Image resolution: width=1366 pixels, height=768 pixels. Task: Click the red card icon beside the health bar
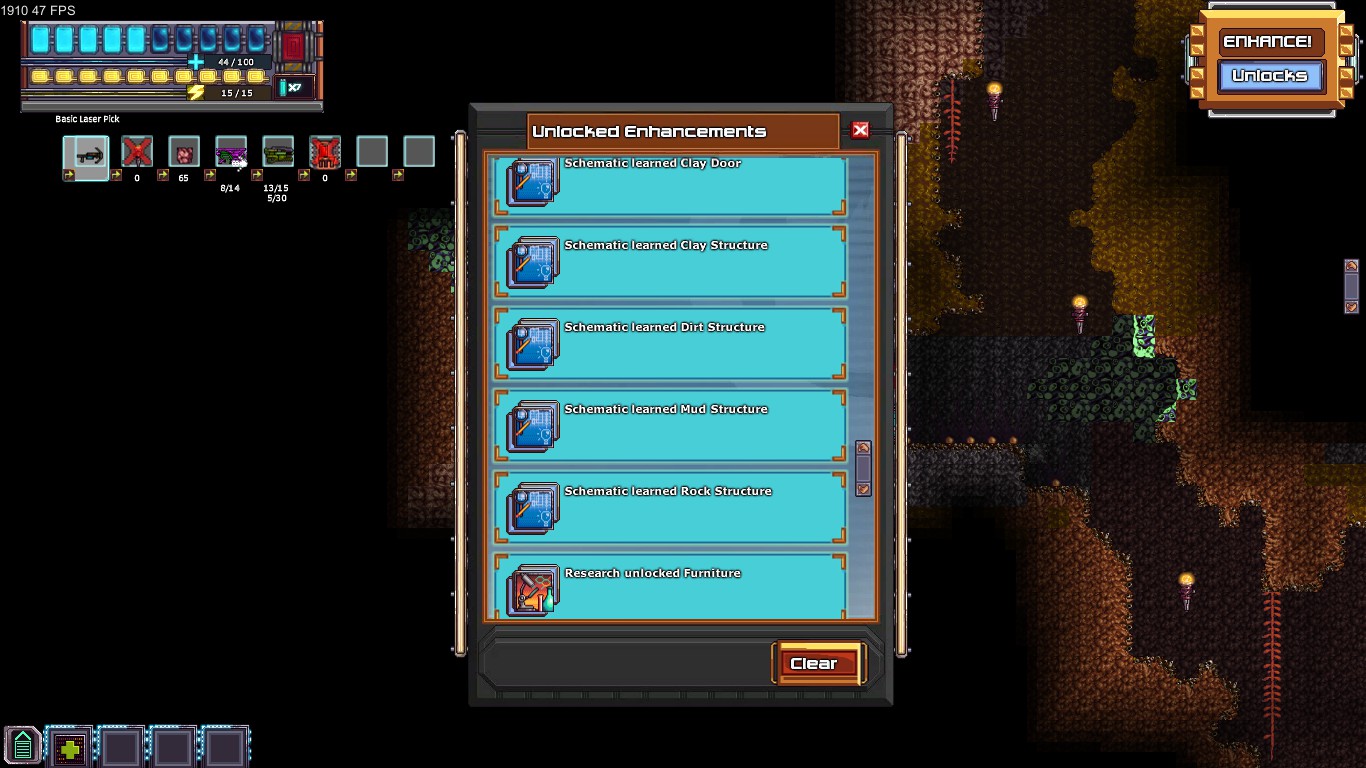294,47
